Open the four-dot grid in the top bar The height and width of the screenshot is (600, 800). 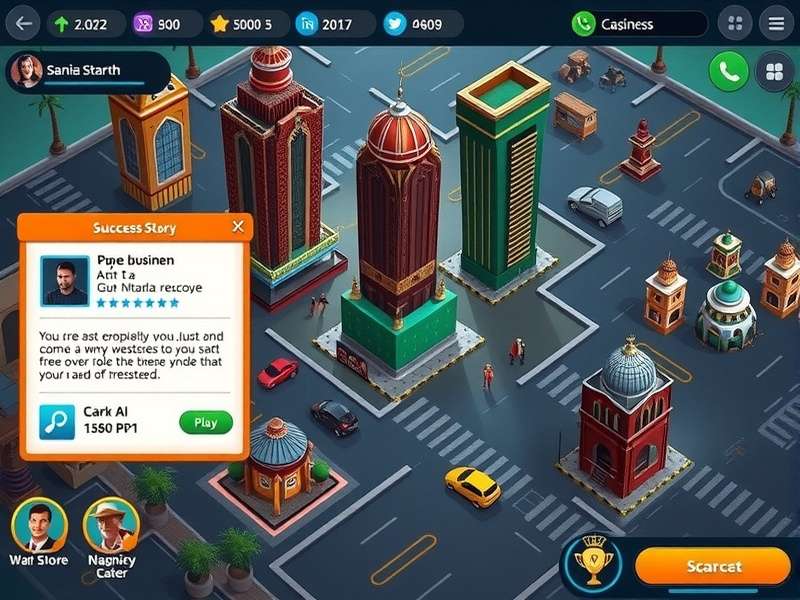pos(735,24)
